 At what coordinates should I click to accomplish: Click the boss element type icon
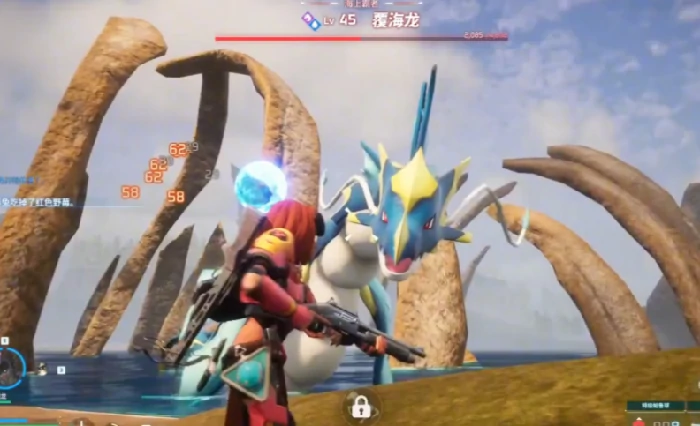coord(313,19)
